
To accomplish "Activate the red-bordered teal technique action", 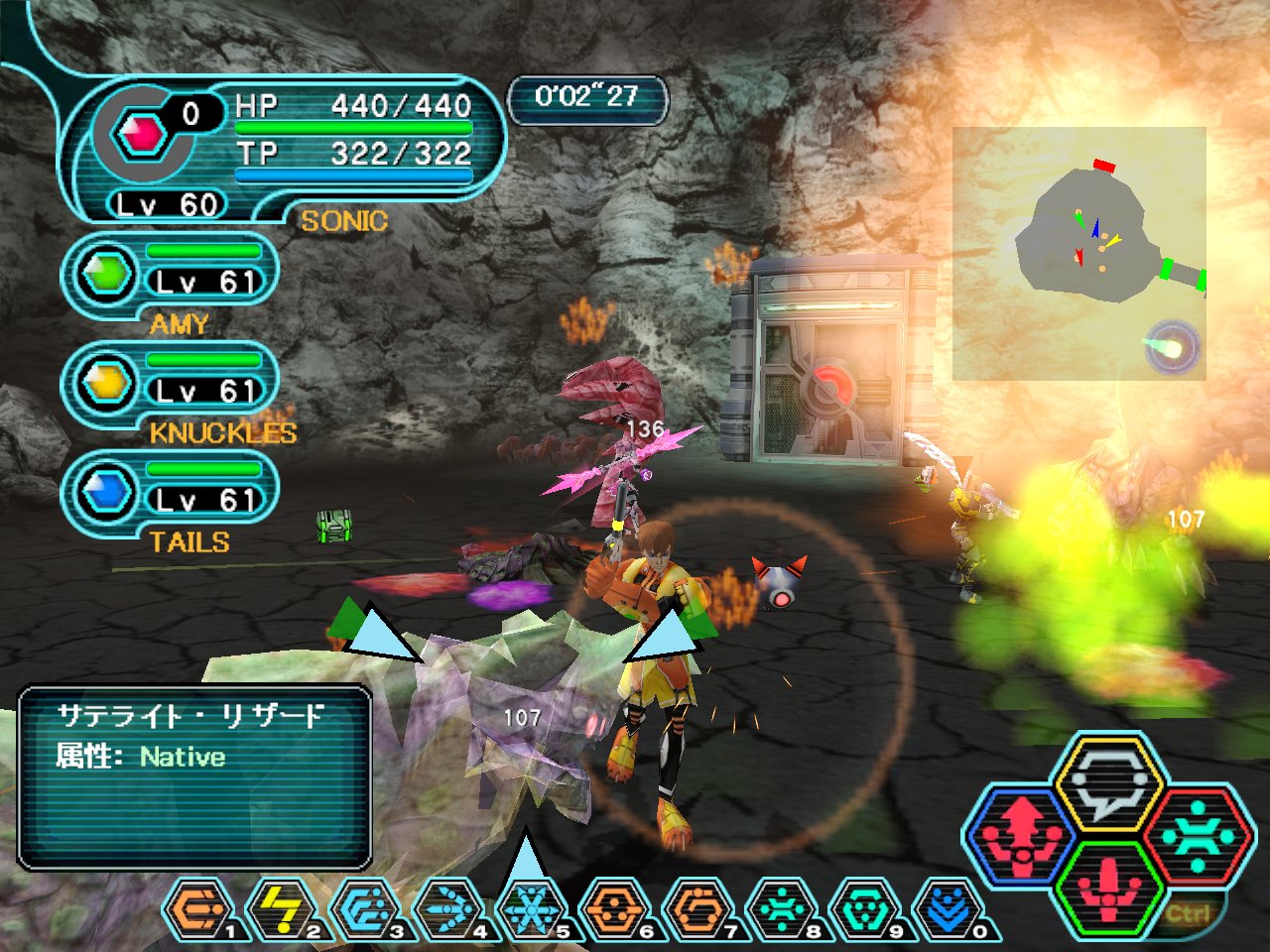I will [1197, 835].
